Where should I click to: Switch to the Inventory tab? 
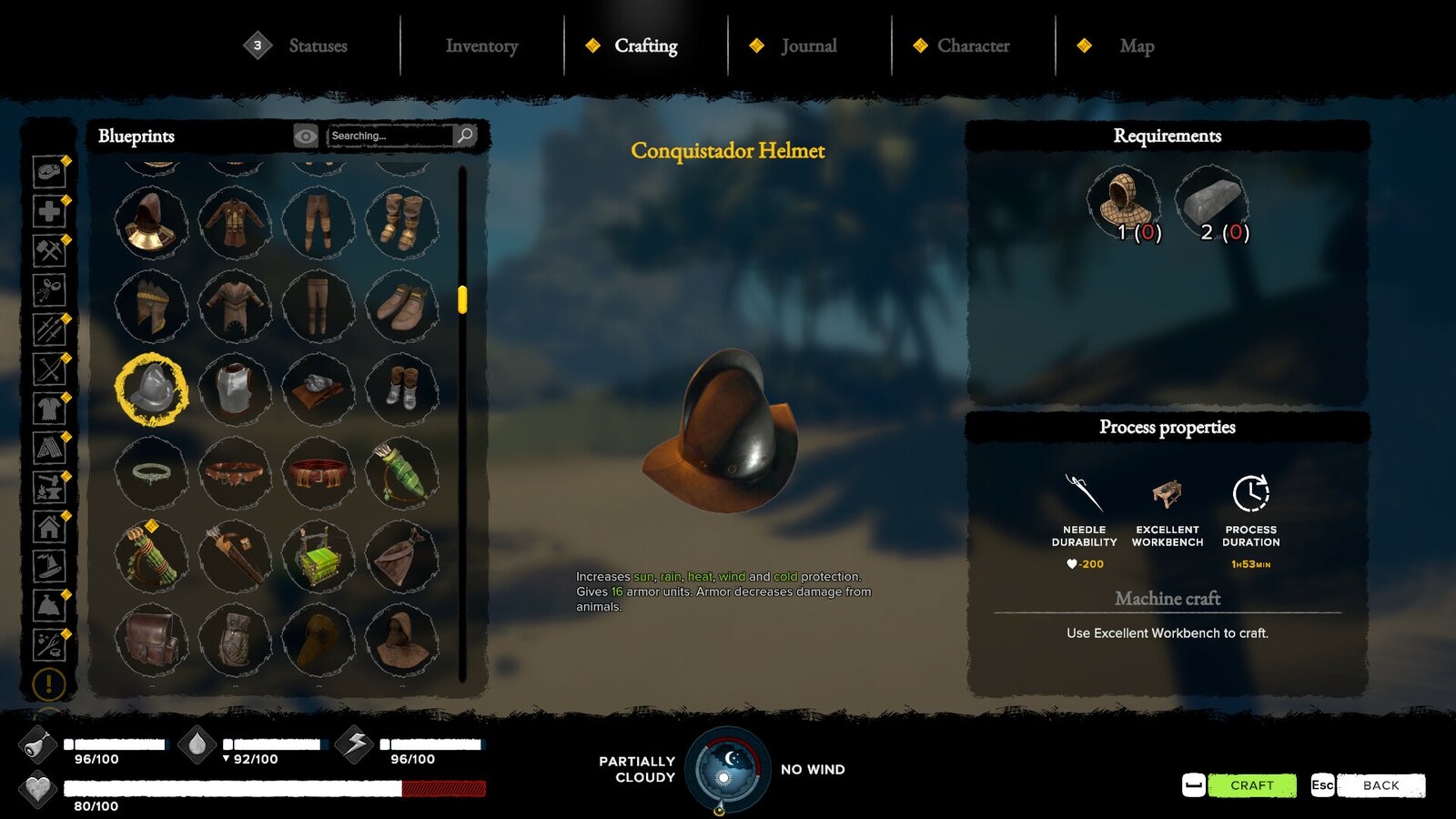(x=480, y=45)
